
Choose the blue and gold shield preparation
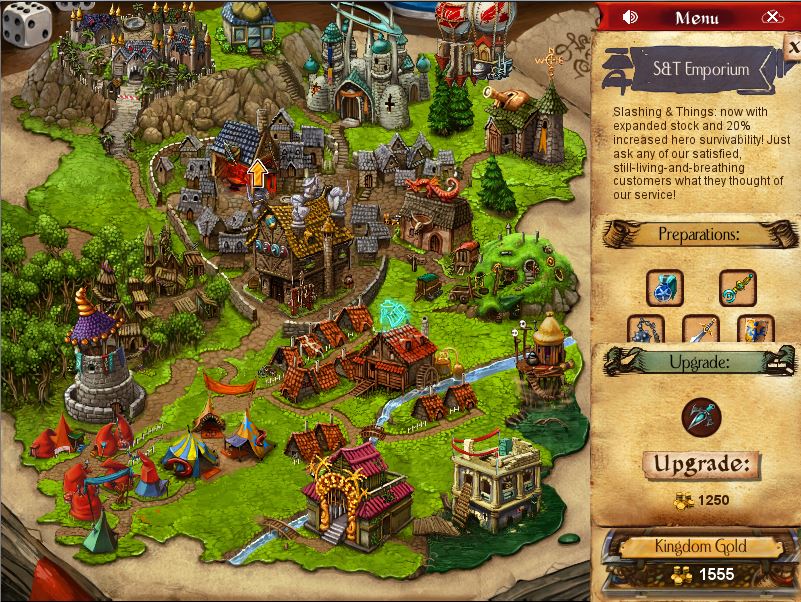(756, 330)
